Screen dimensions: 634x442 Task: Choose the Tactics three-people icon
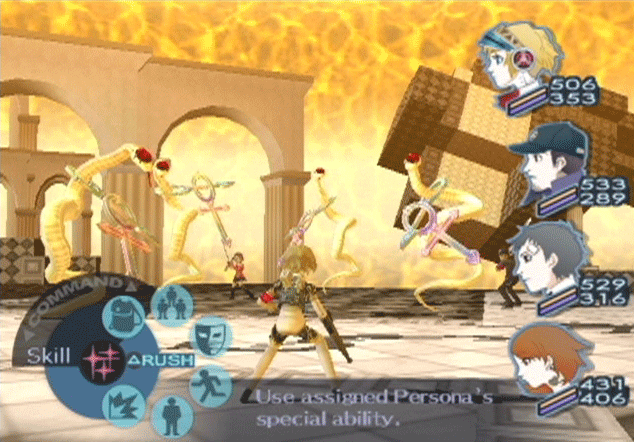pyautogui.click(x=170, y=305)
